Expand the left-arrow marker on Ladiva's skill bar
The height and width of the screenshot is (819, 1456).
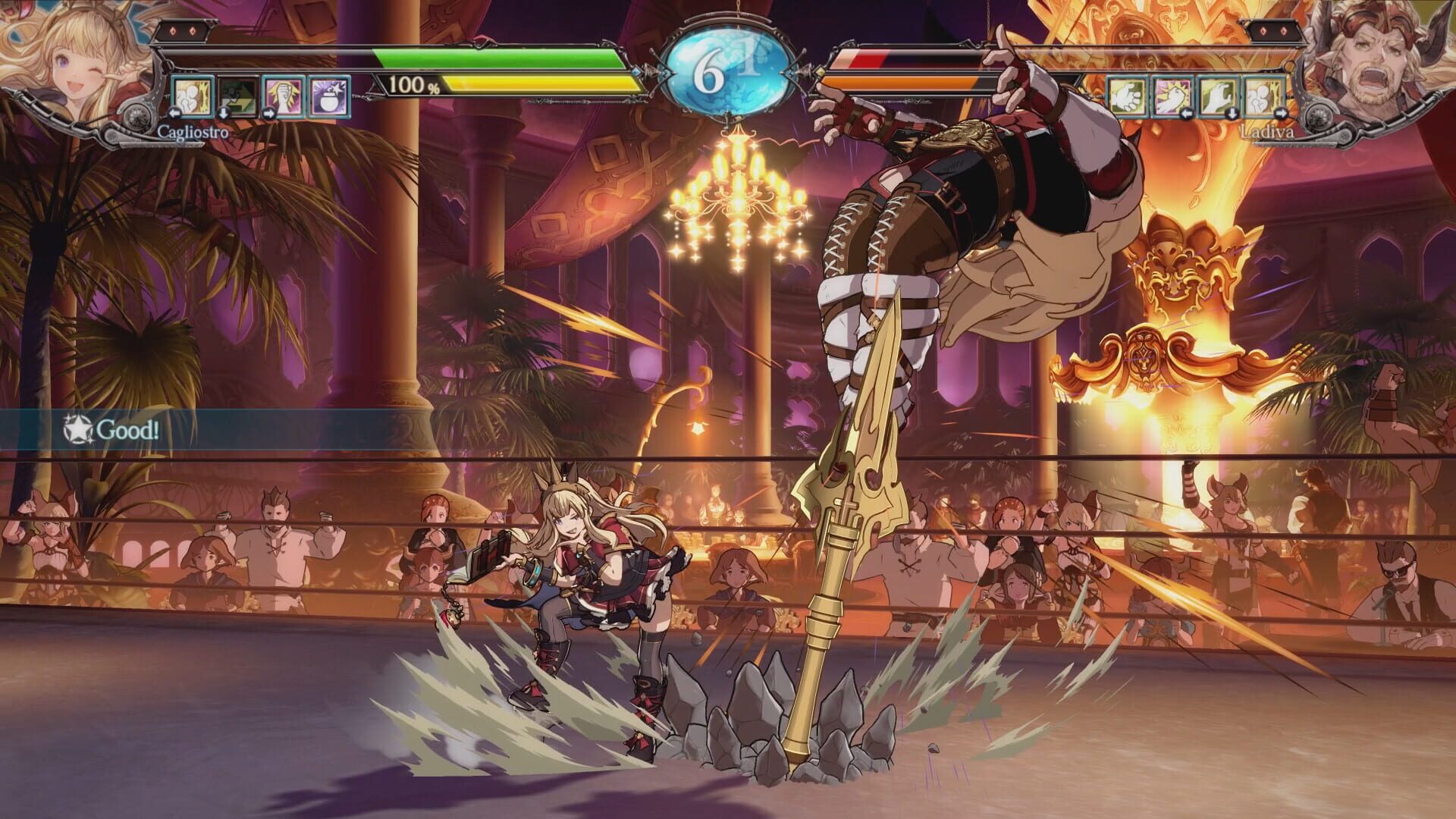pyautogui.click(x=1187, y=115)
